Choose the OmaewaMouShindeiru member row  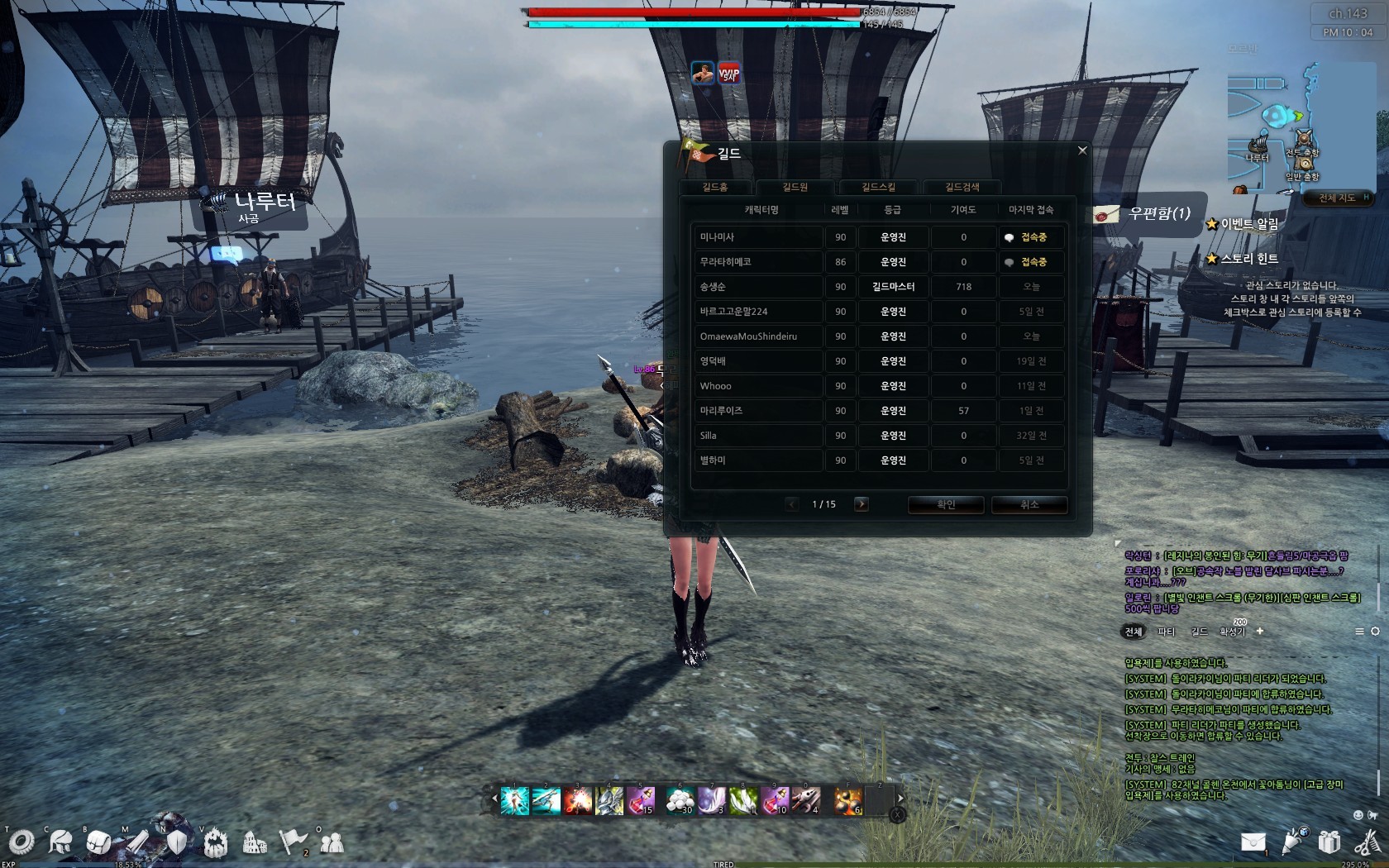pos(757,336)
